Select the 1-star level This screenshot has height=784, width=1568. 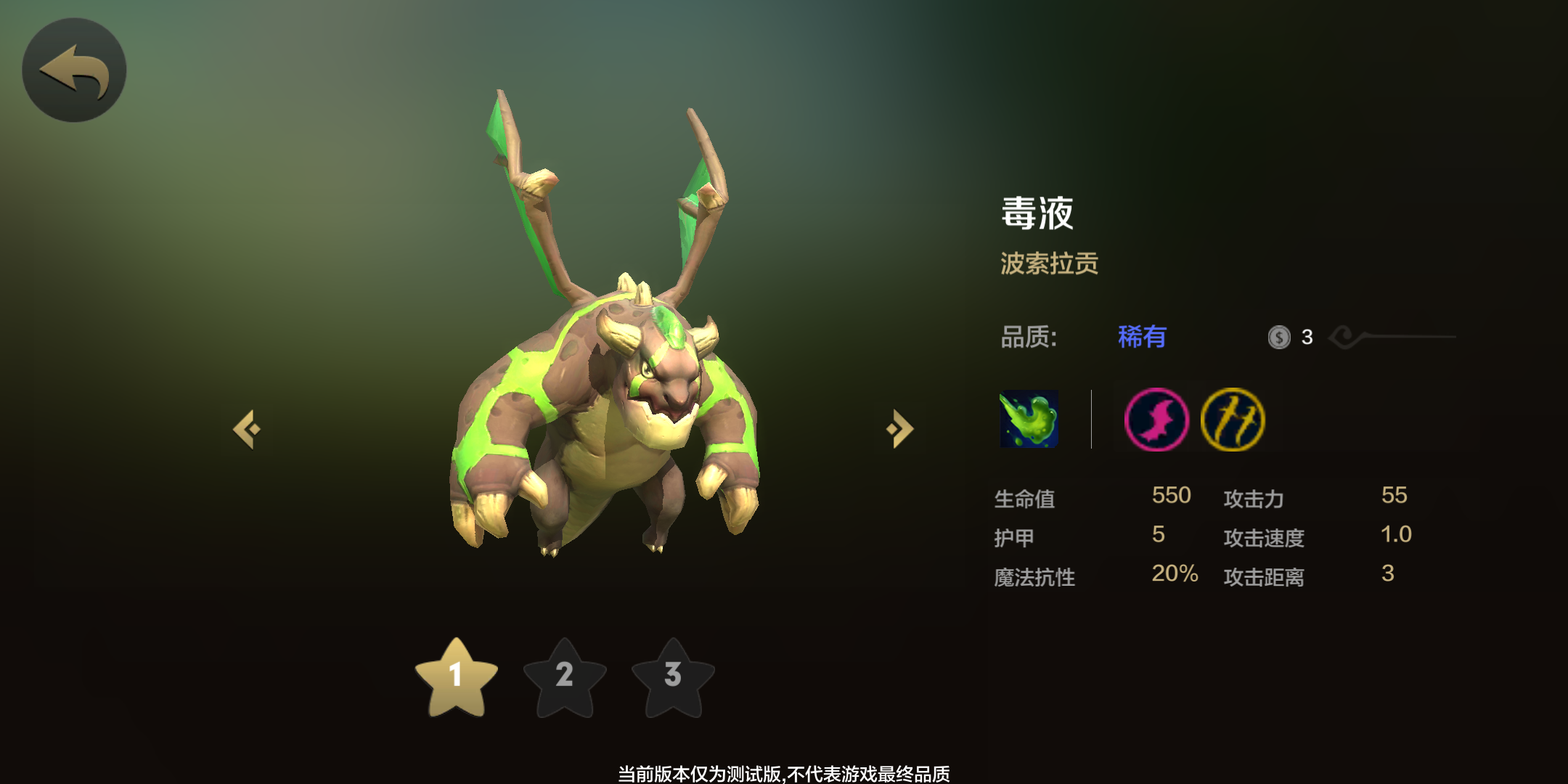click(x=456, y=678)
